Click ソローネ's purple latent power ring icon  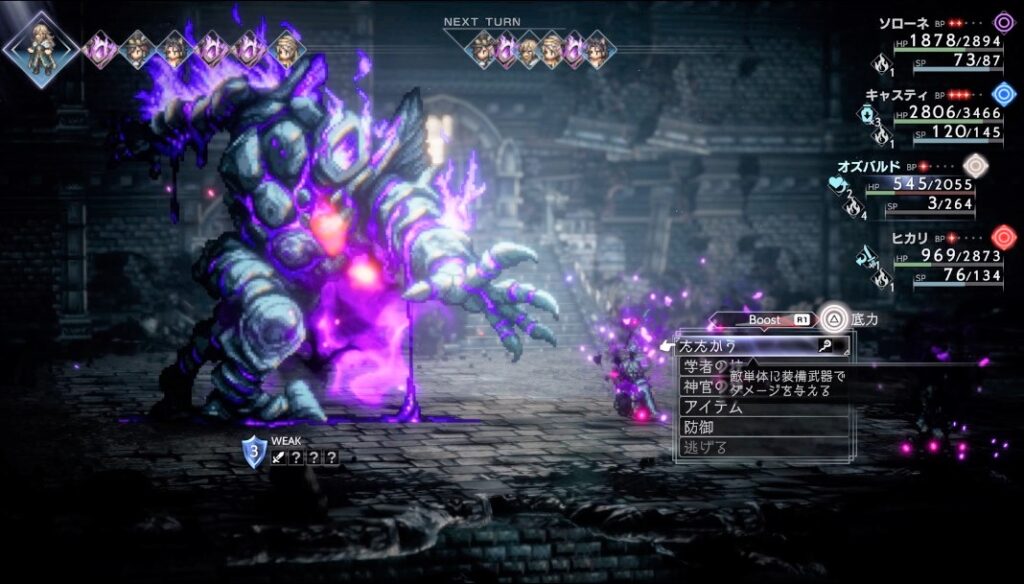pyautogui.click(x=1003, y=23)
